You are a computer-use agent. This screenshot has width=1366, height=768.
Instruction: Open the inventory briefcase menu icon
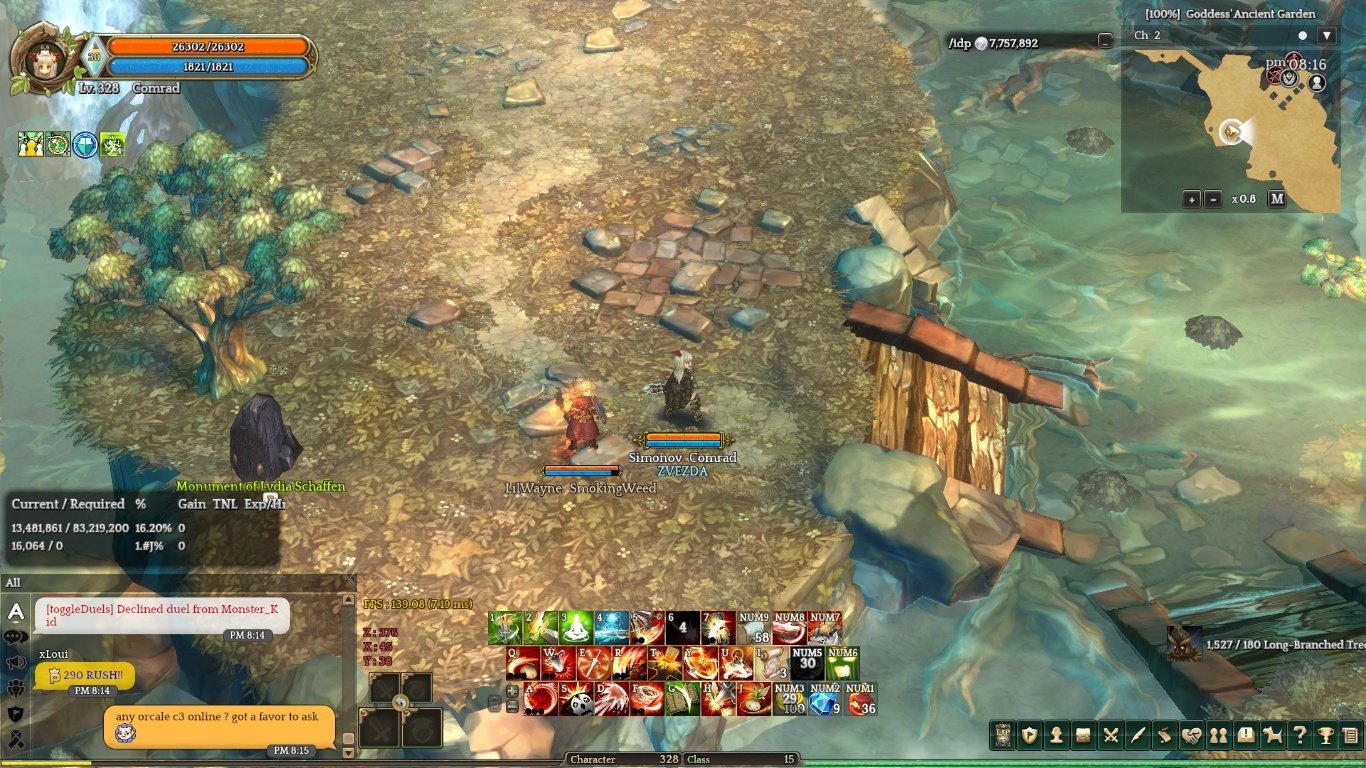[x=1083, y=736]
